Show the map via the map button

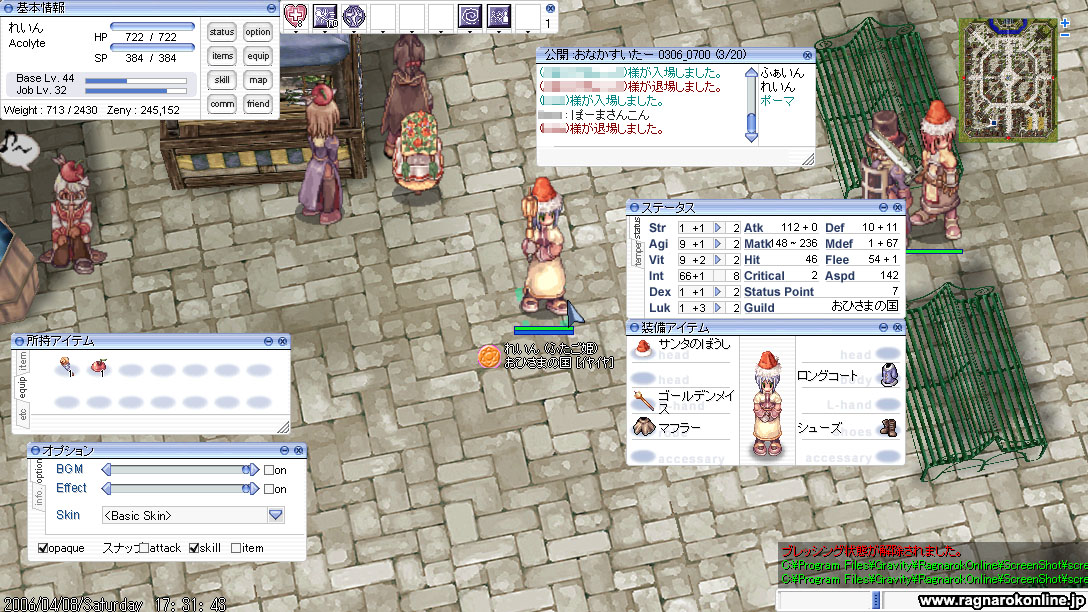258,80
